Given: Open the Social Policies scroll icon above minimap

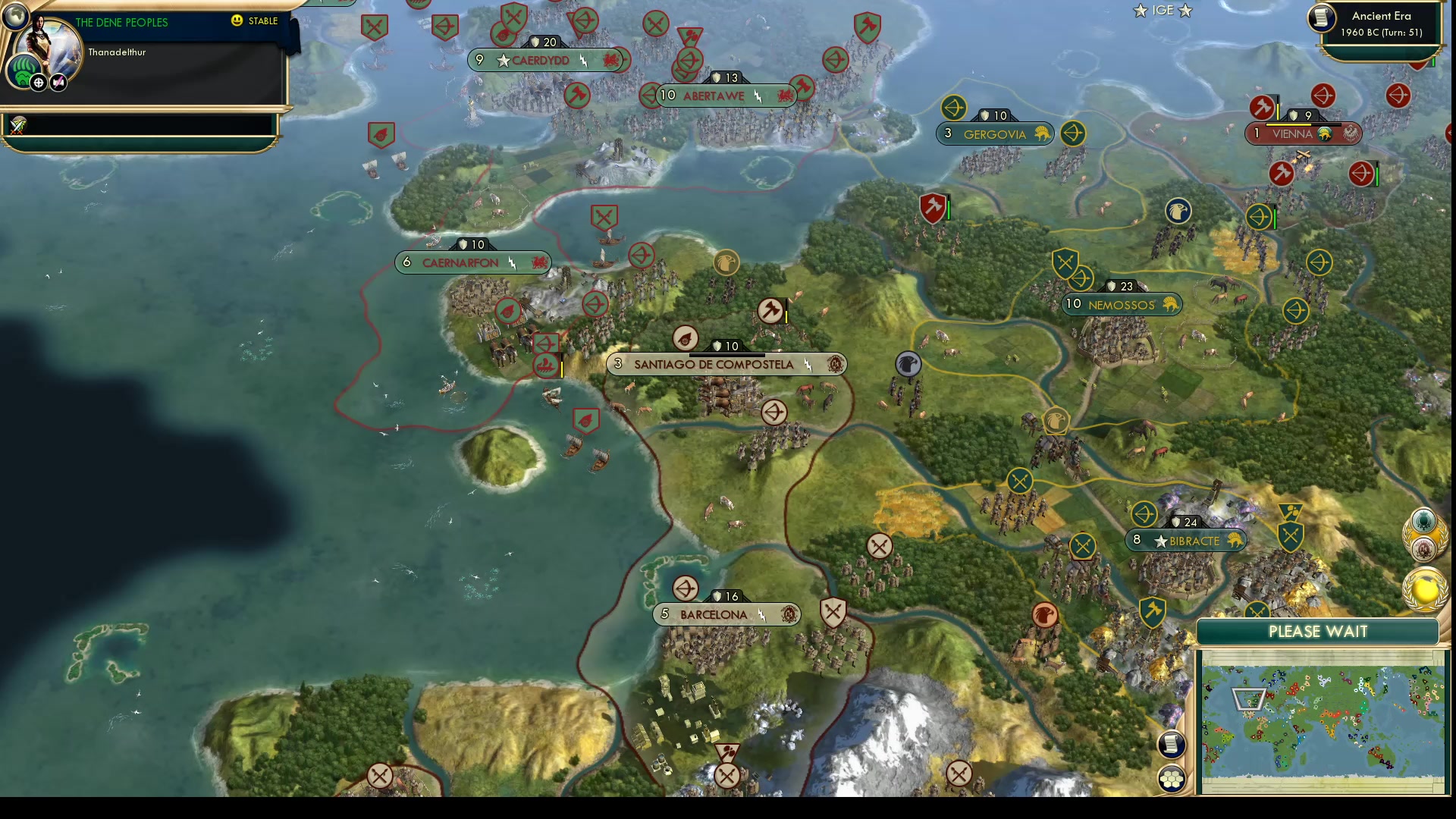Looking at the screenshot, I should coord(1172,745).
